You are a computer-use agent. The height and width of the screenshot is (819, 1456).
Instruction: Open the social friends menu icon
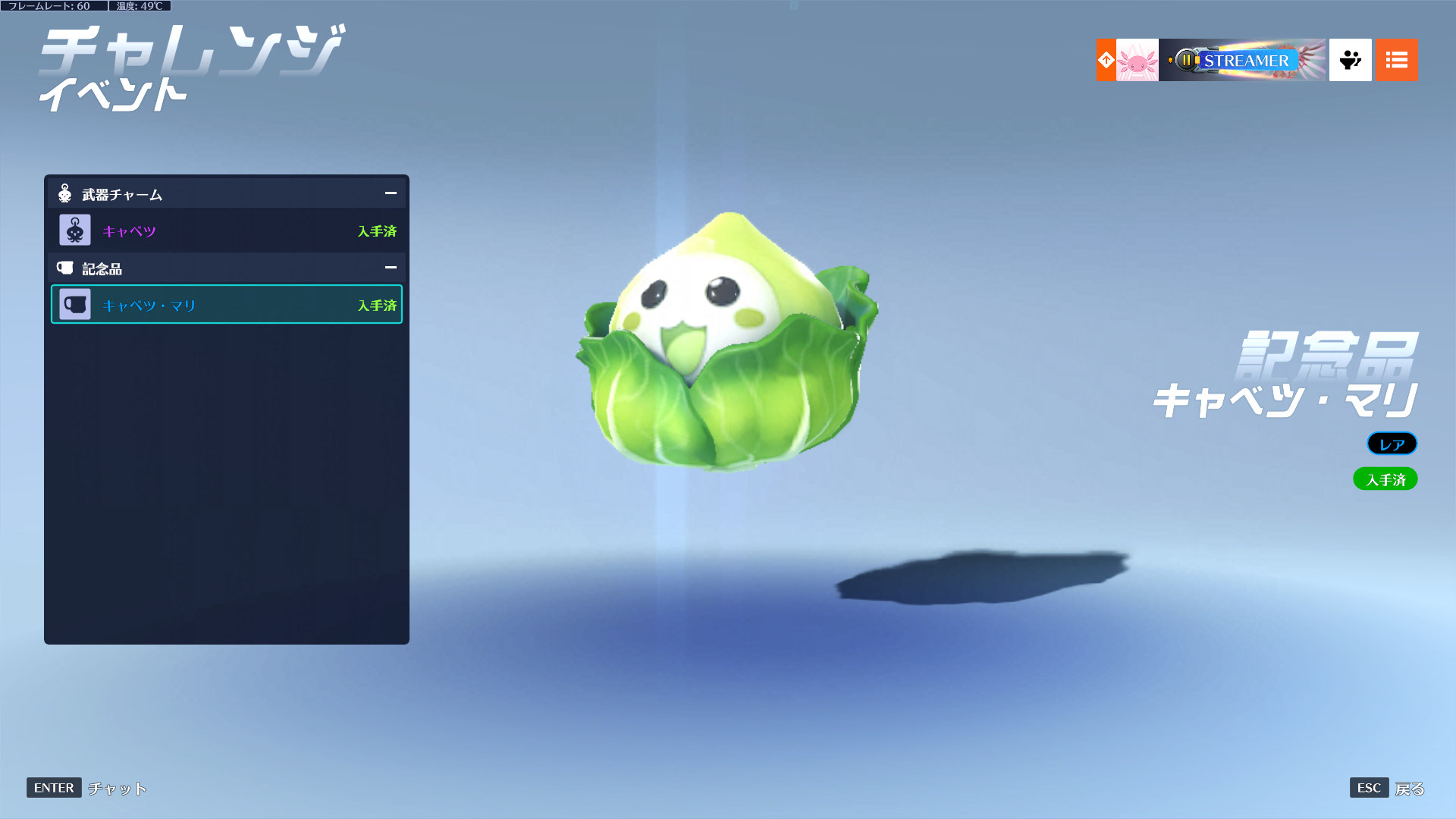click(x=1350, y=60)
